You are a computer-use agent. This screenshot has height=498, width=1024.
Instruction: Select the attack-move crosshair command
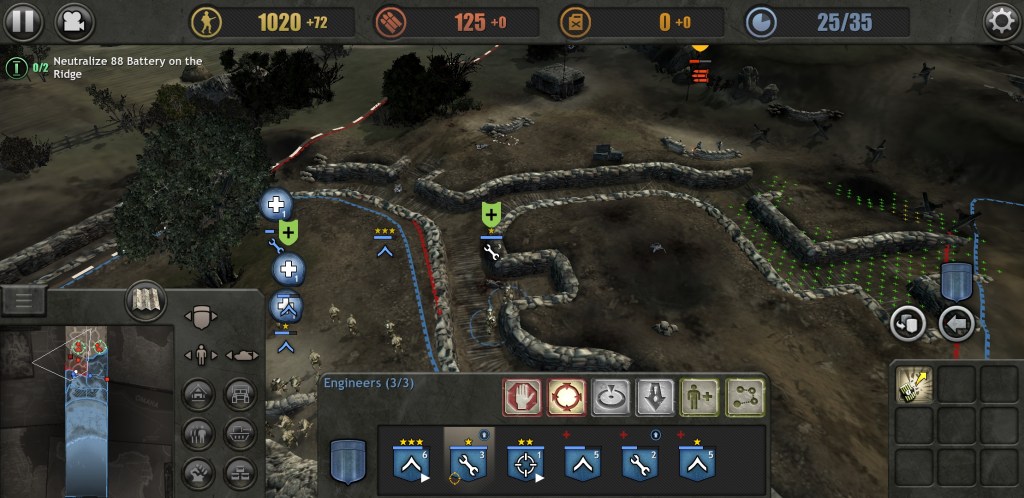[565, 395]
